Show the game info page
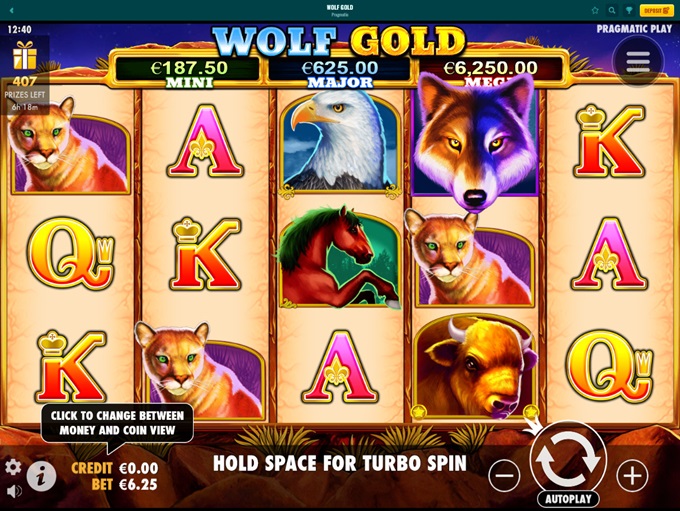The height and width of the screenshot is (511, 680). click(x=41, y=475)
